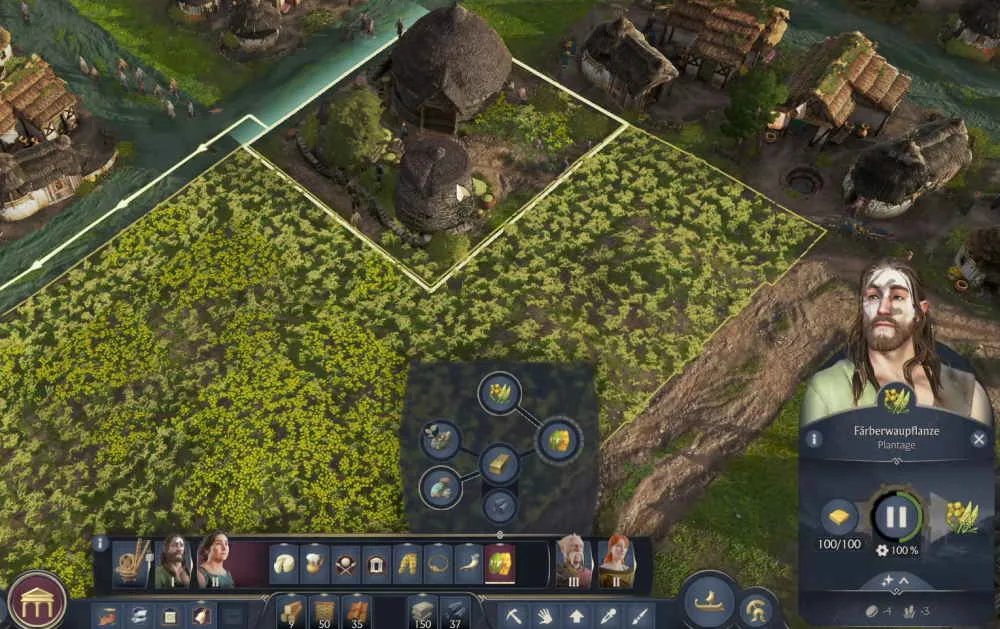
Task: Choose the beer mug icon in build bar
Action: click(315, 564)
